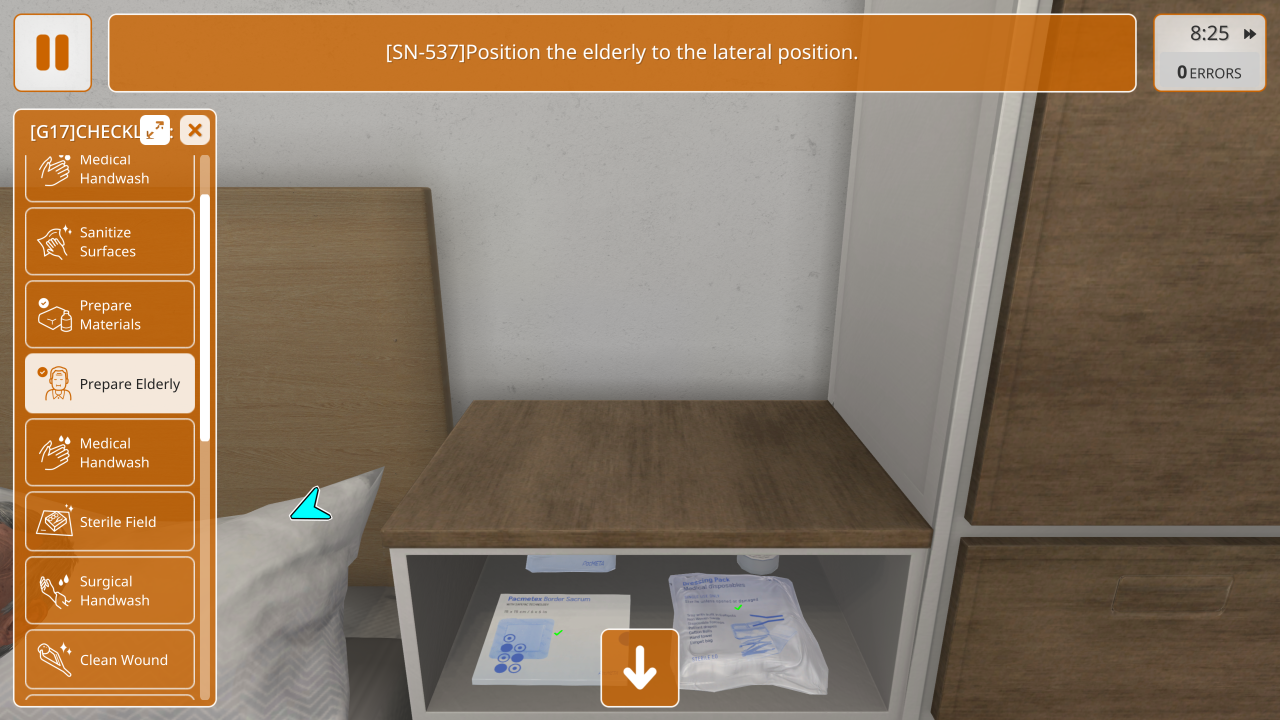Select the Sterile Field checklist step
Viewport: 1280px width, 720px height.
click(x=110, y=521)
